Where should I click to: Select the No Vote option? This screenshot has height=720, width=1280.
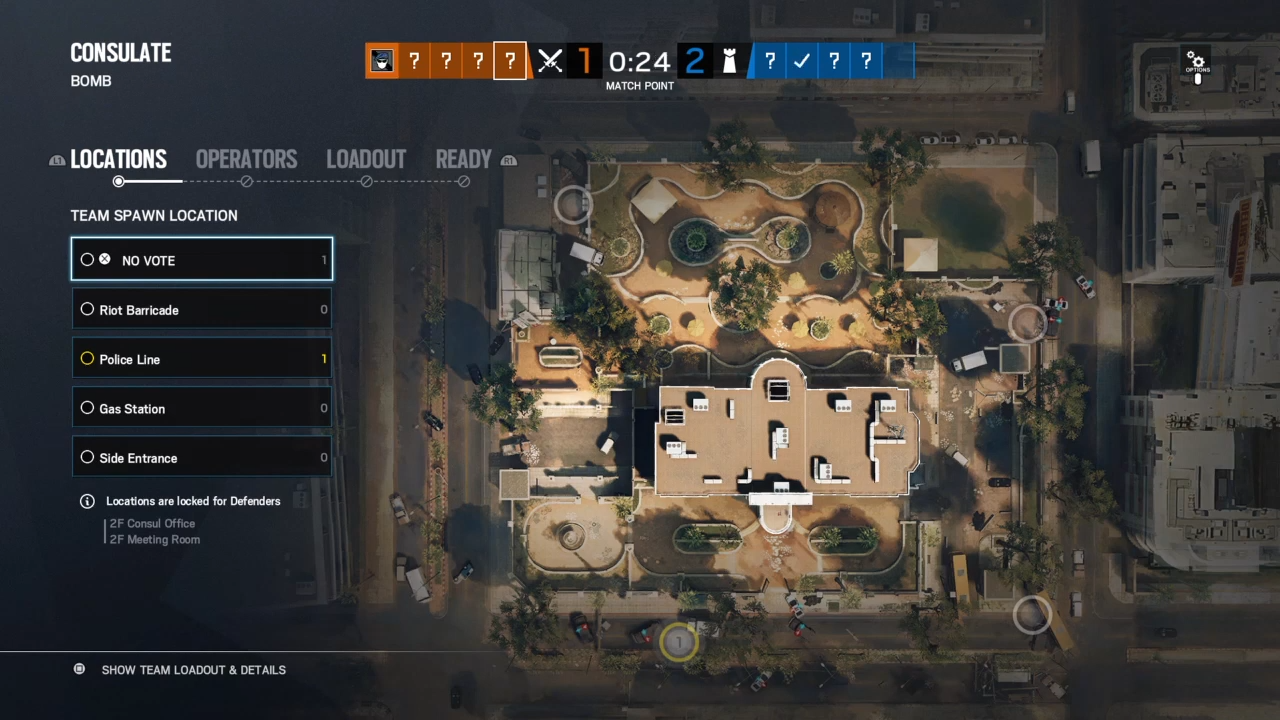[x=201, y=260]
